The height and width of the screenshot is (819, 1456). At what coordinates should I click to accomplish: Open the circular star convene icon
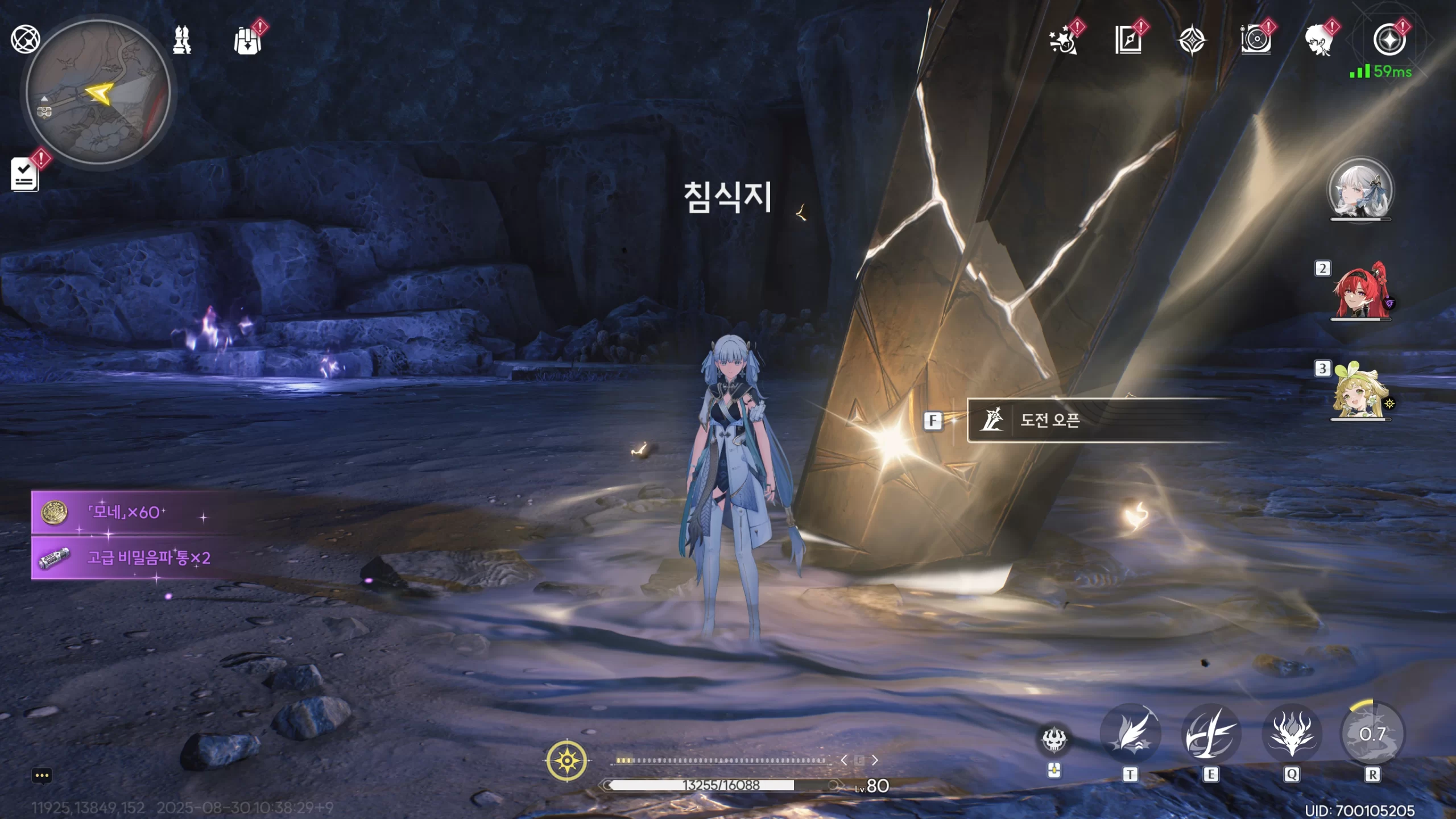coord(1389,40)
